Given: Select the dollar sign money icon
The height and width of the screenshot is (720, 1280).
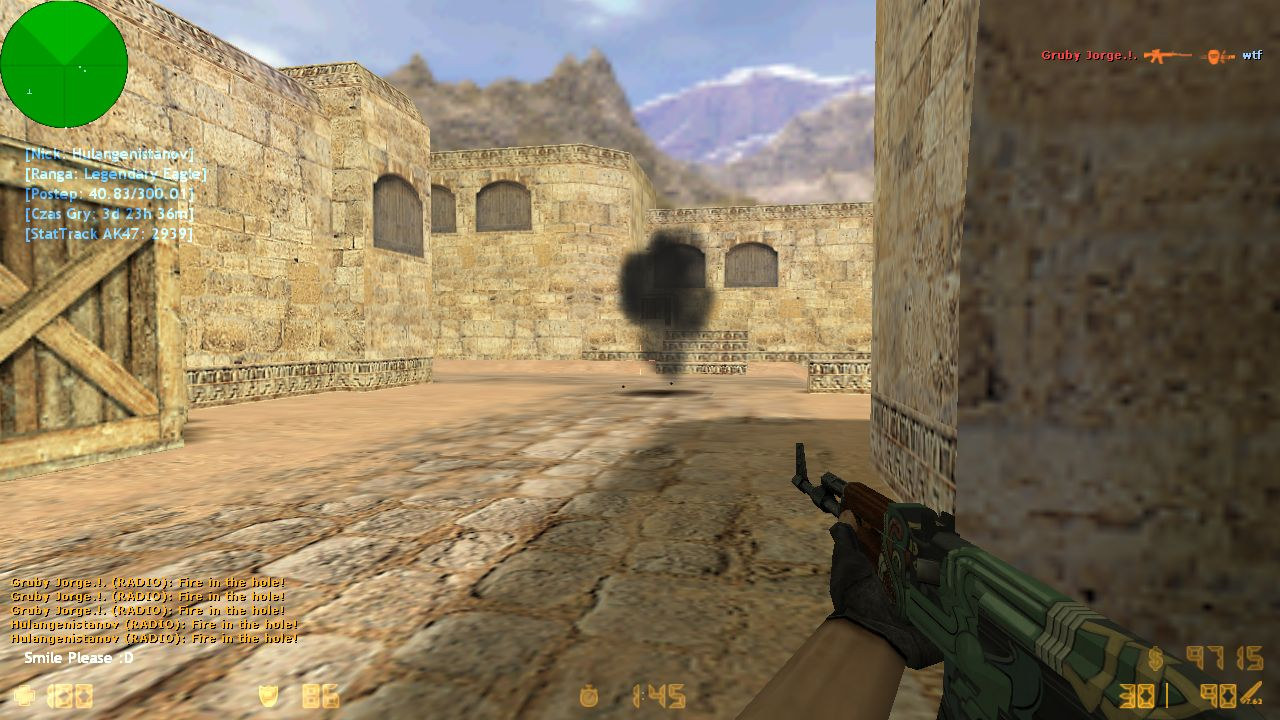Looking at the screenshot, I should pos(1156,658).
